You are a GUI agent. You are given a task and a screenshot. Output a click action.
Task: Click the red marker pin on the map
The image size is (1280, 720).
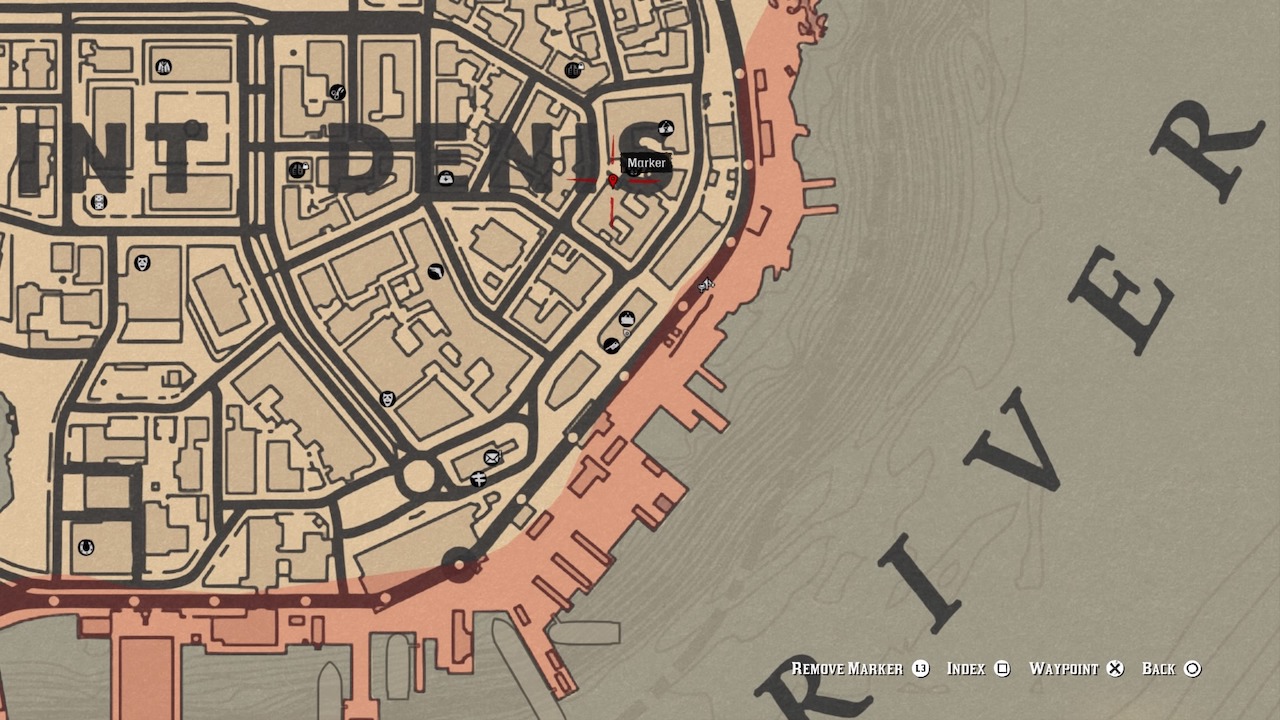pos(612,181)
